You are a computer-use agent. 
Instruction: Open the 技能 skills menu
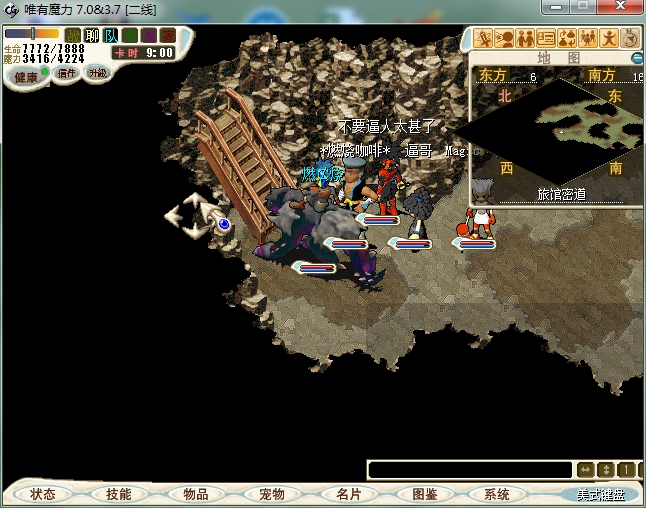[118, 494]
